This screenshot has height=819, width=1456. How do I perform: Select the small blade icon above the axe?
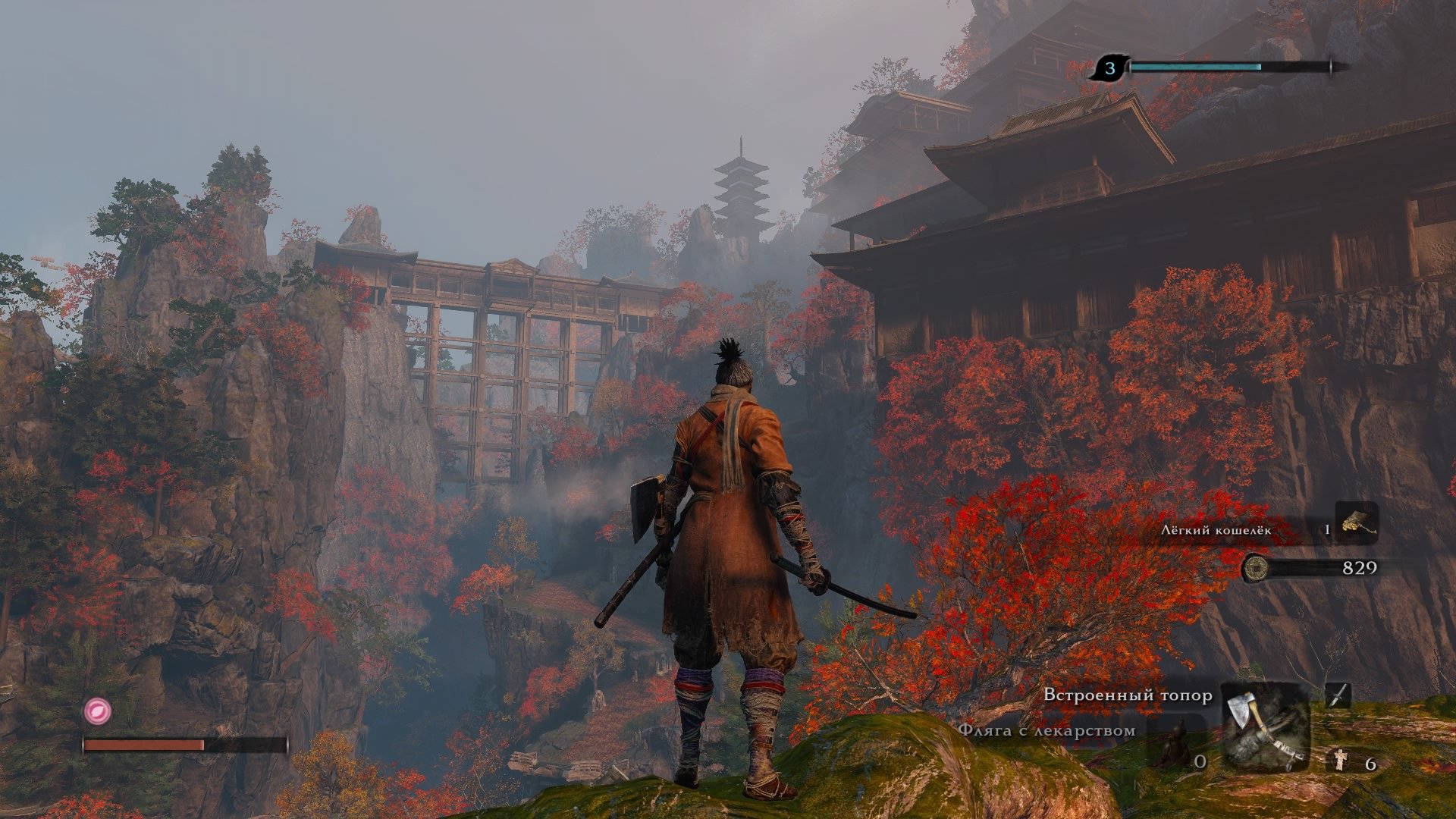[1338, 694]
